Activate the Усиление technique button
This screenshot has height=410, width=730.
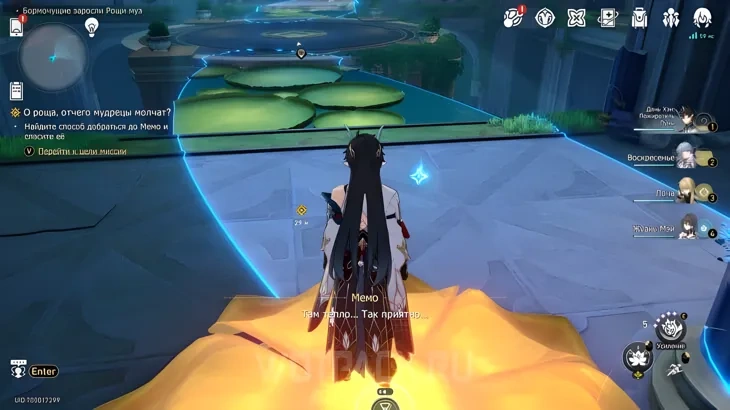click(672, 330)
